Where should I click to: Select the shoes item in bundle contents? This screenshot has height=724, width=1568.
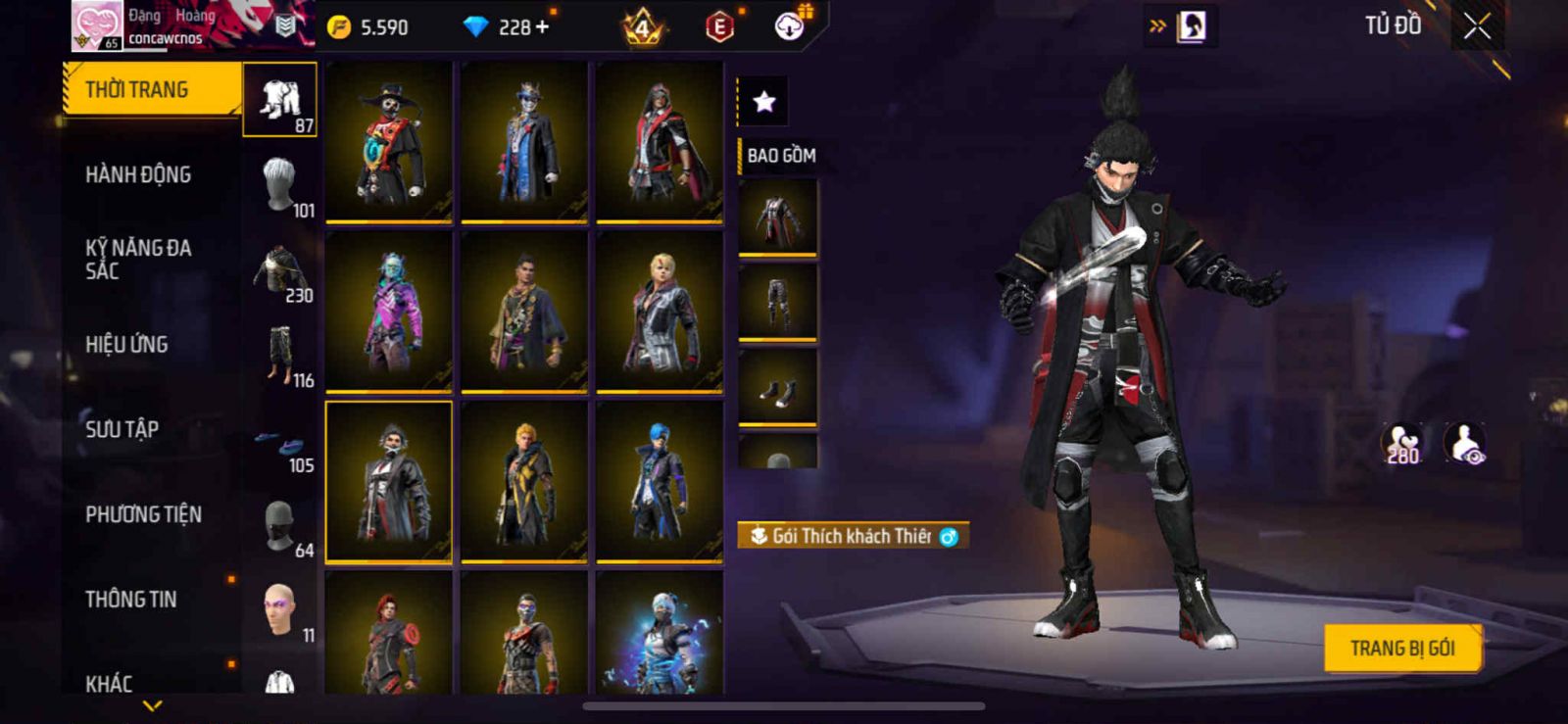[x=777, y=389]
